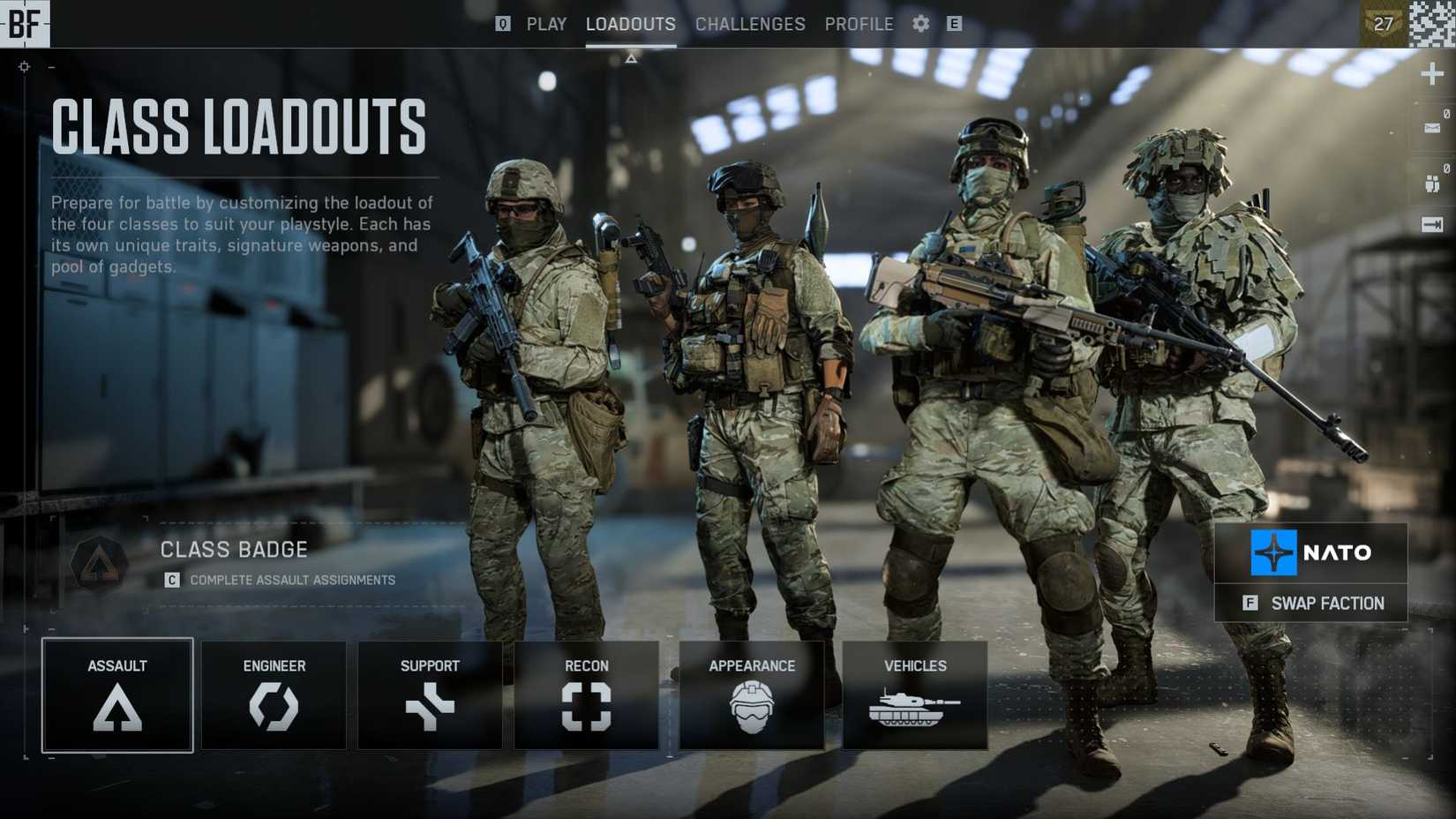Open the mail inbox icon
This screenshot has height=819, width=1456.
[x=1433, y=128]
